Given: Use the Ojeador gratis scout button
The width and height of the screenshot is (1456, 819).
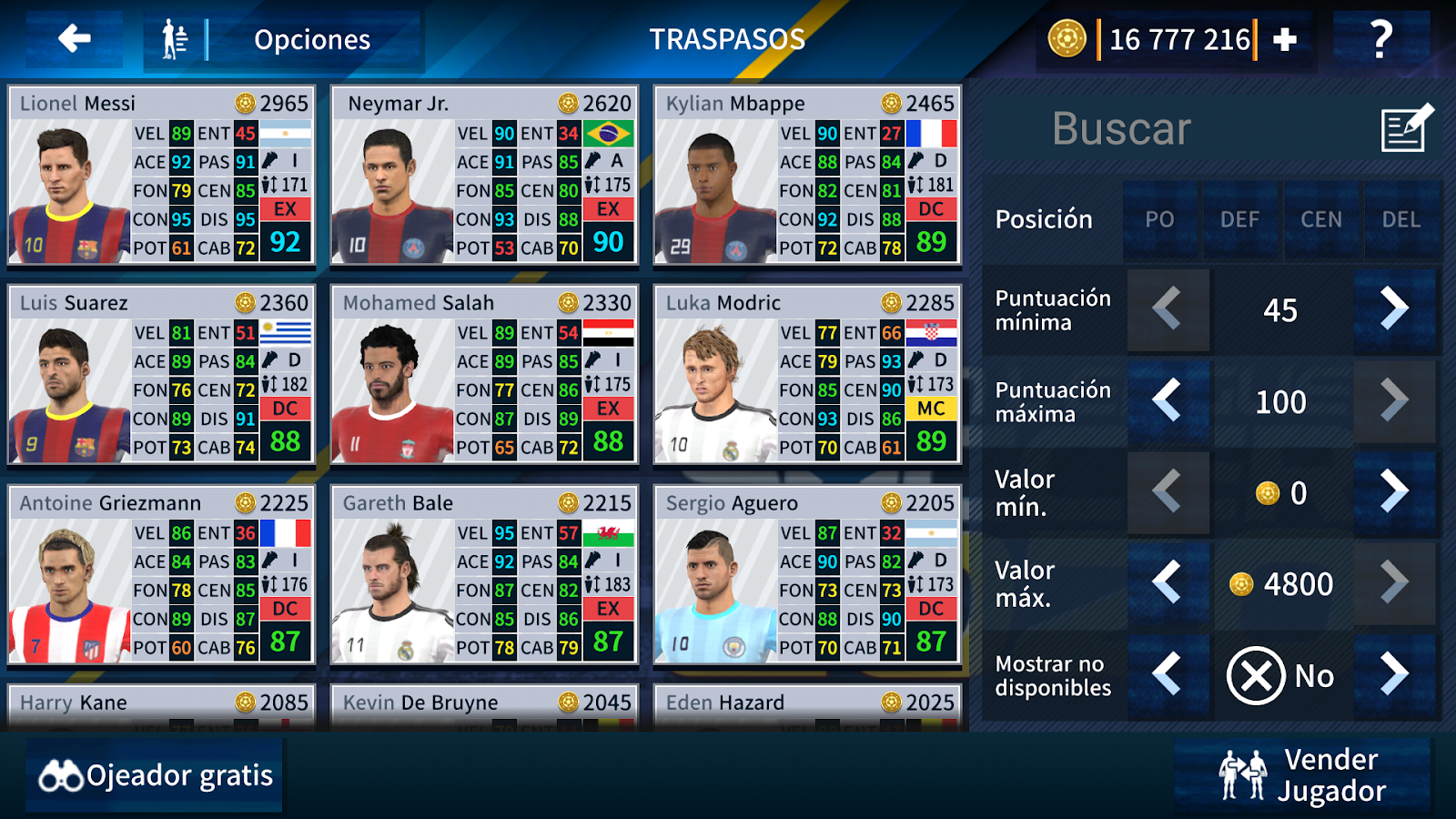Looking at the screenshot, I should [155, 775].
